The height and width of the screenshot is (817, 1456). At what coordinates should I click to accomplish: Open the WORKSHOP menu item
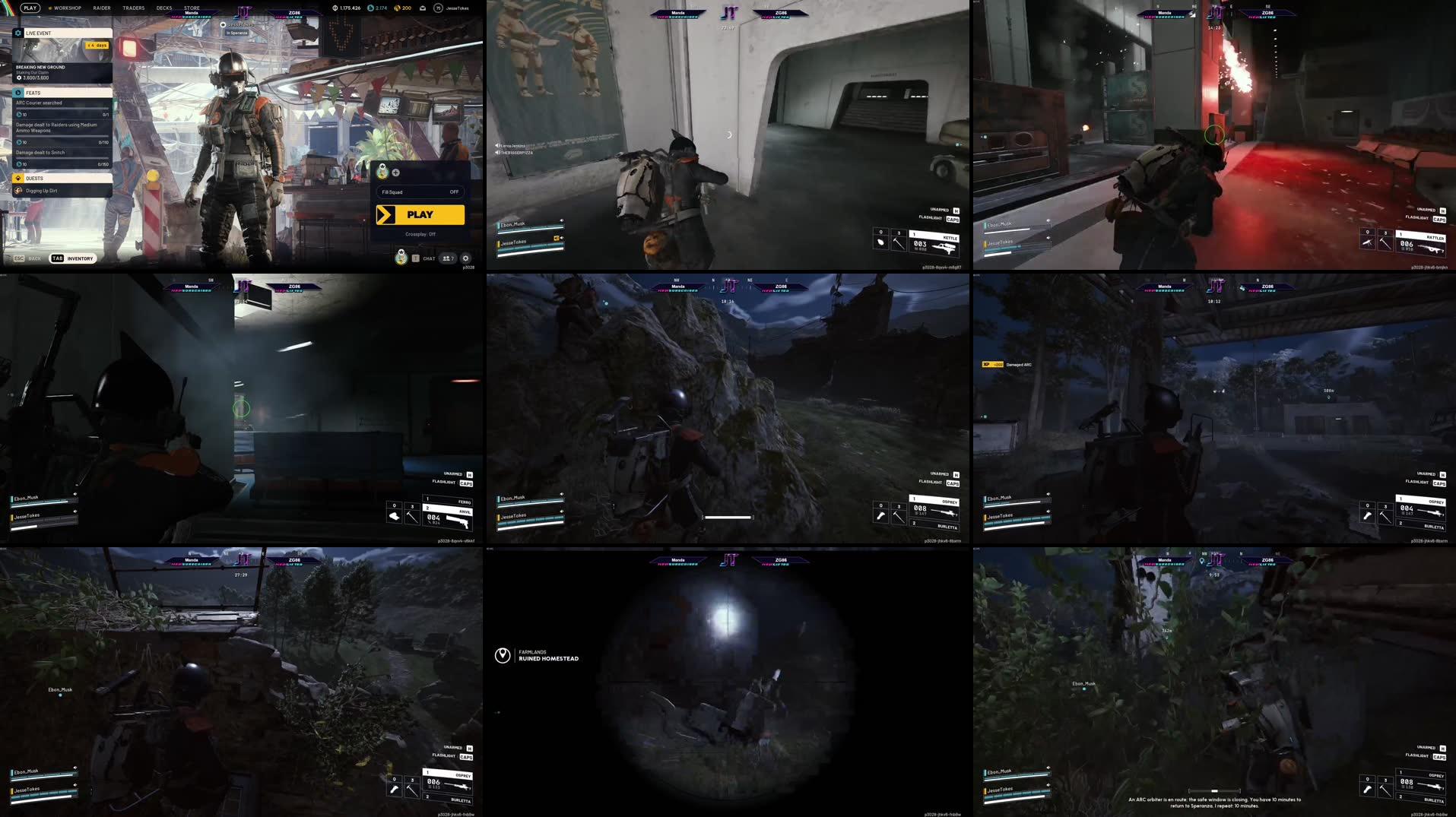click(67, 8)
